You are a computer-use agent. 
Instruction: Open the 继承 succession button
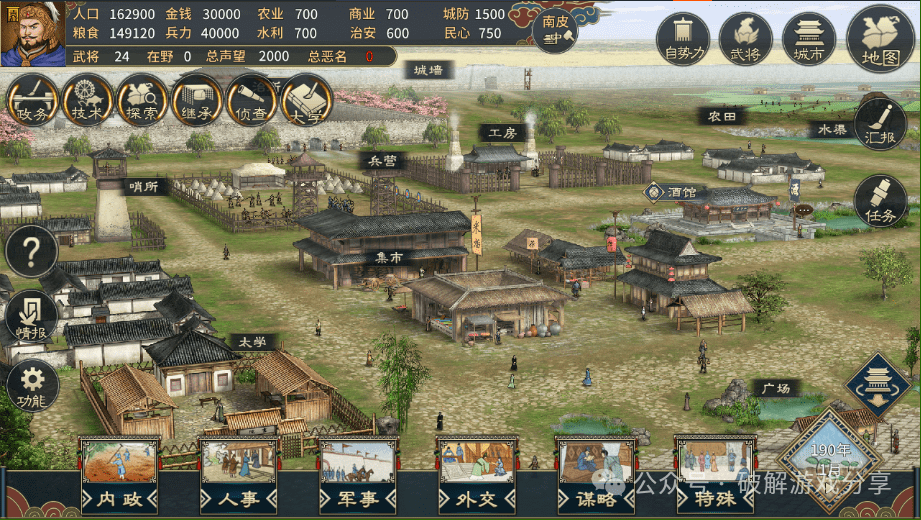[x=197, y=101]
